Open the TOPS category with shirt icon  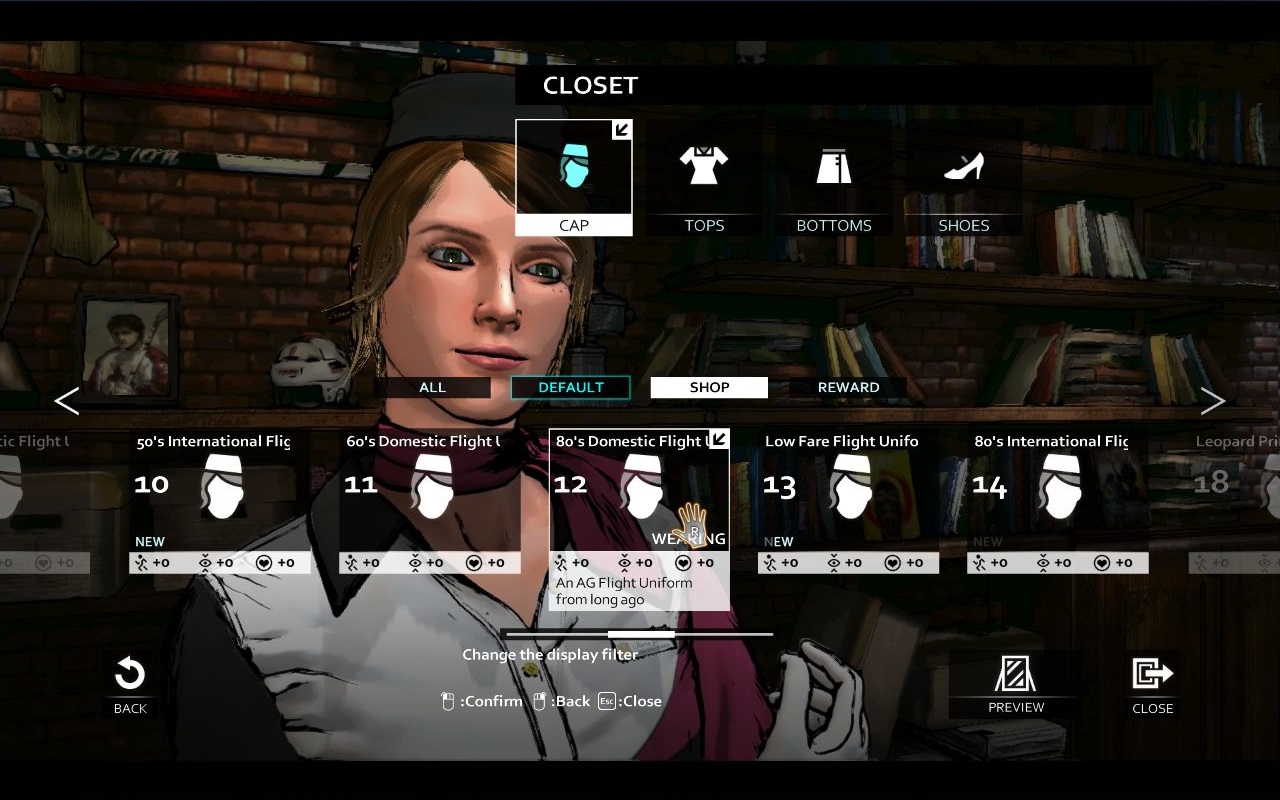(703, 165)
